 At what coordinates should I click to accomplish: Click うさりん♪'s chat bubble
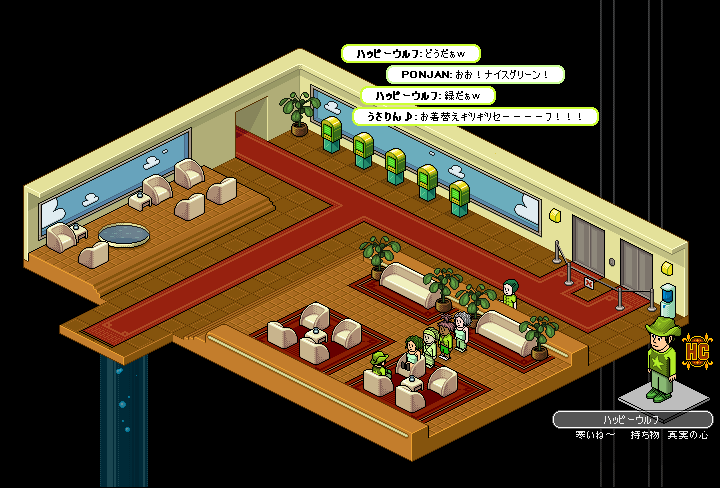click(475, 116)
